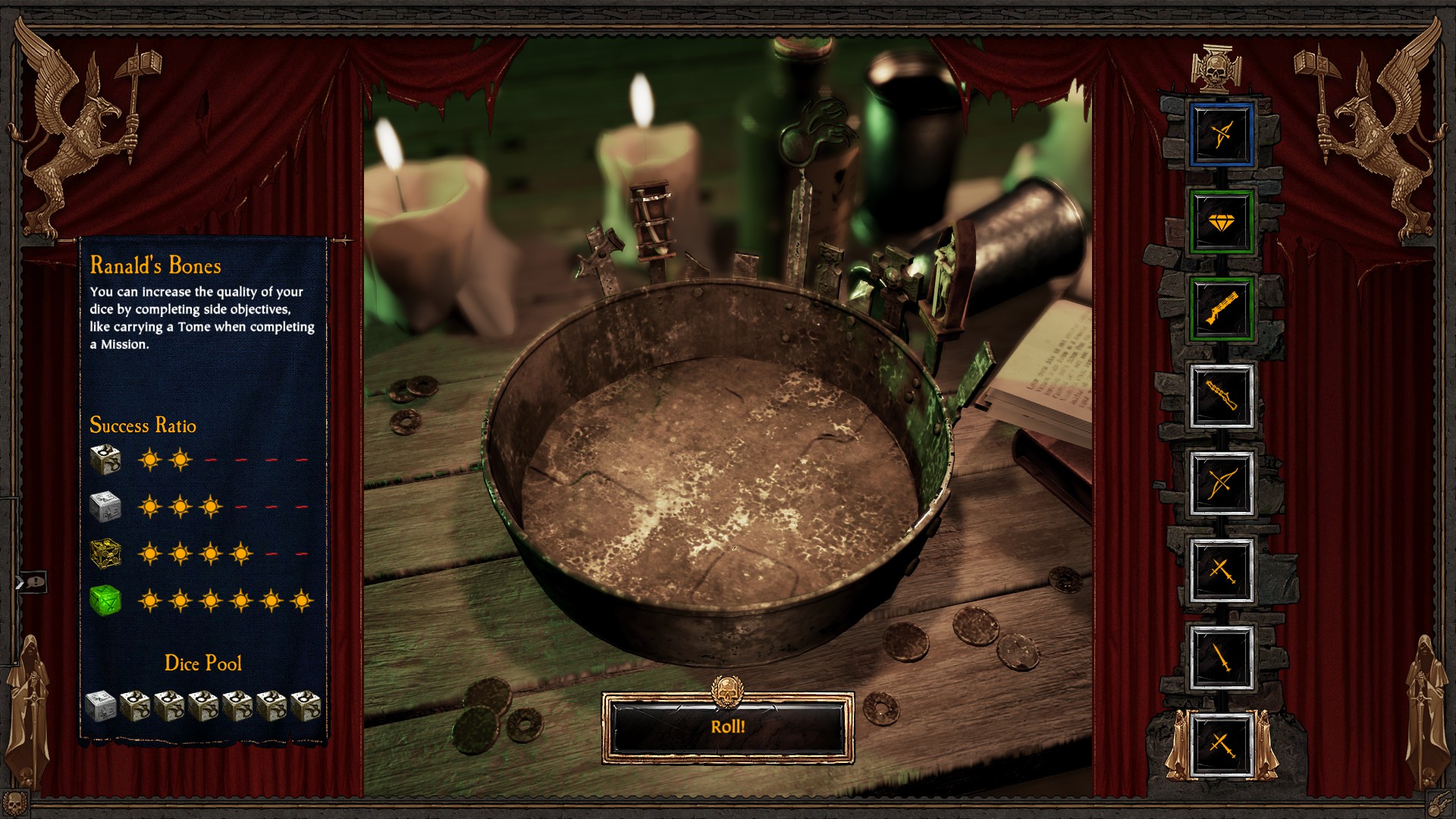
Task: Select the green-framed blunderbuss reward
Action: click(x=1221, y=309)
